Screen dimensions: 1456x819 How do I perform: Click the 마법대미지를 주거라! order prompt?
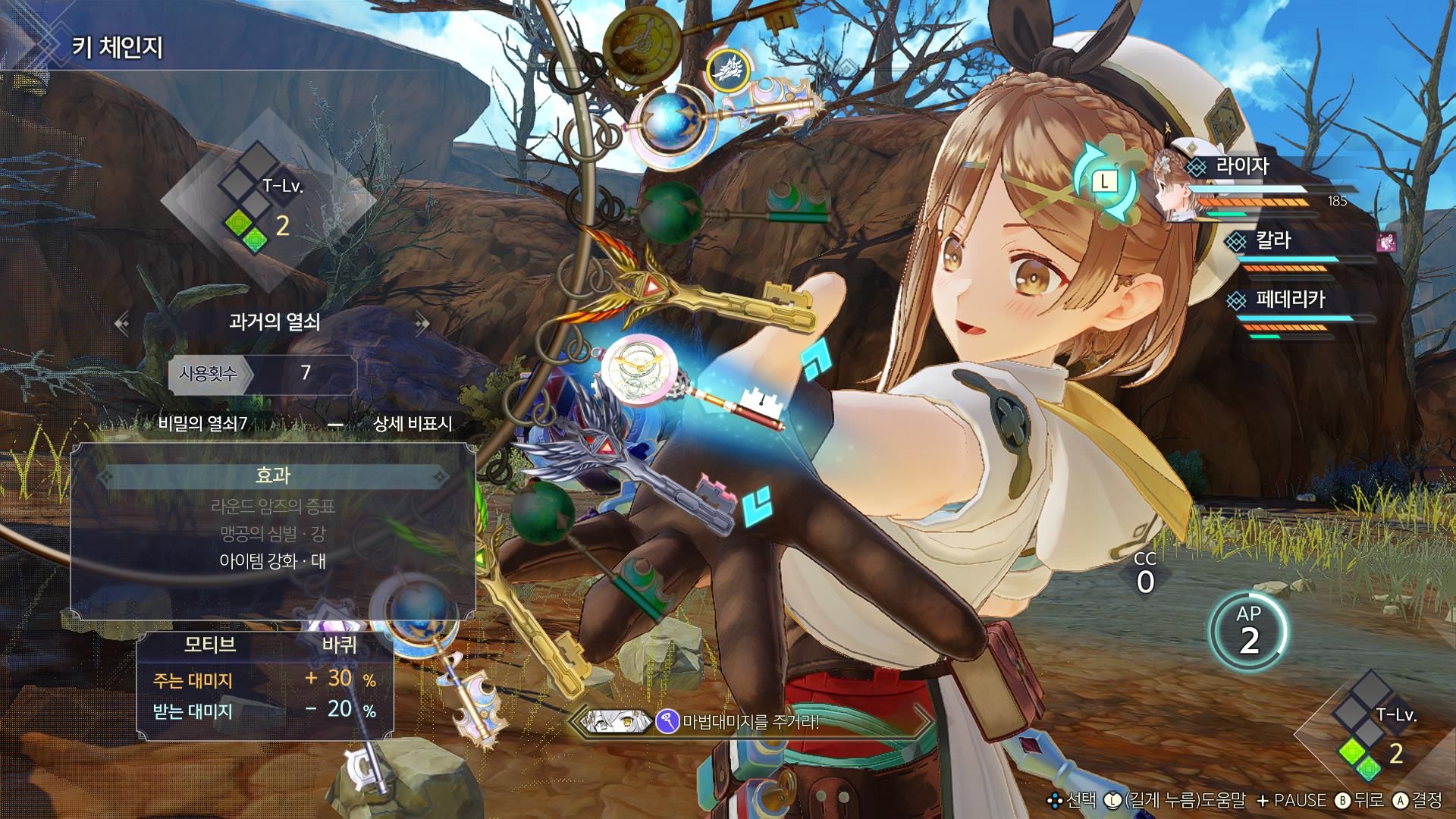751,722
